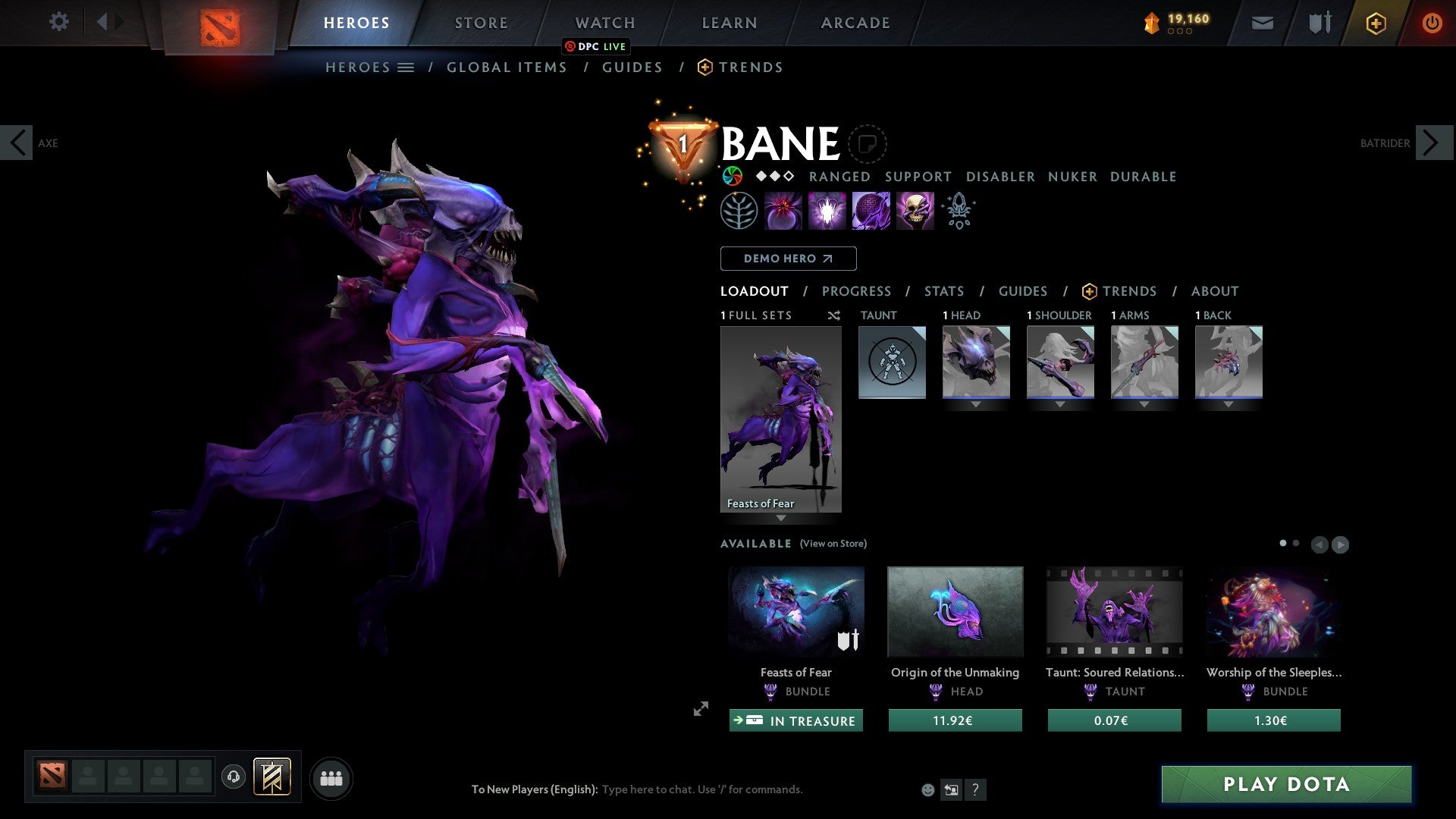Click the shuffle icon beside Full Sets

click(834, 315)
